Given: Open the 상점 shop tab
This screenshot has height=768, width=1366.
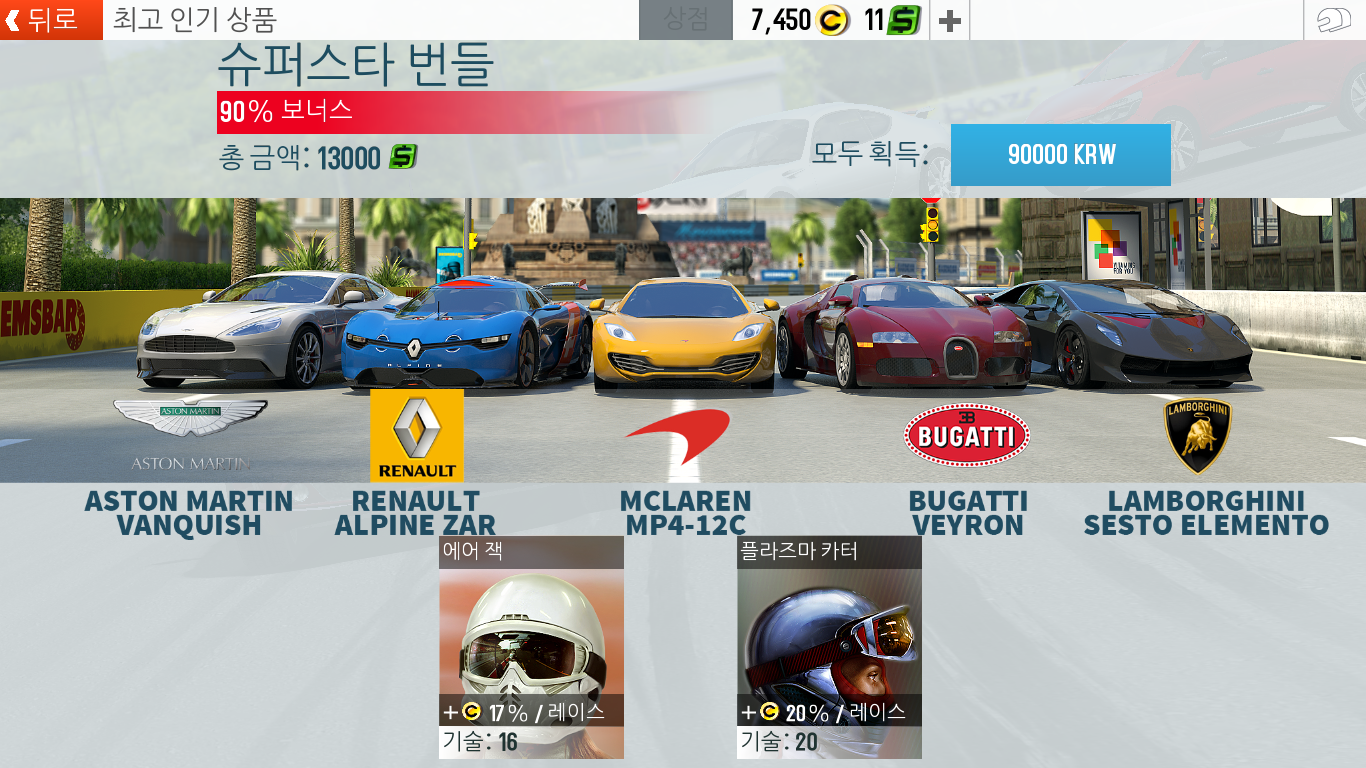Looking at the screenshot, I should click(x=686, y=20).
